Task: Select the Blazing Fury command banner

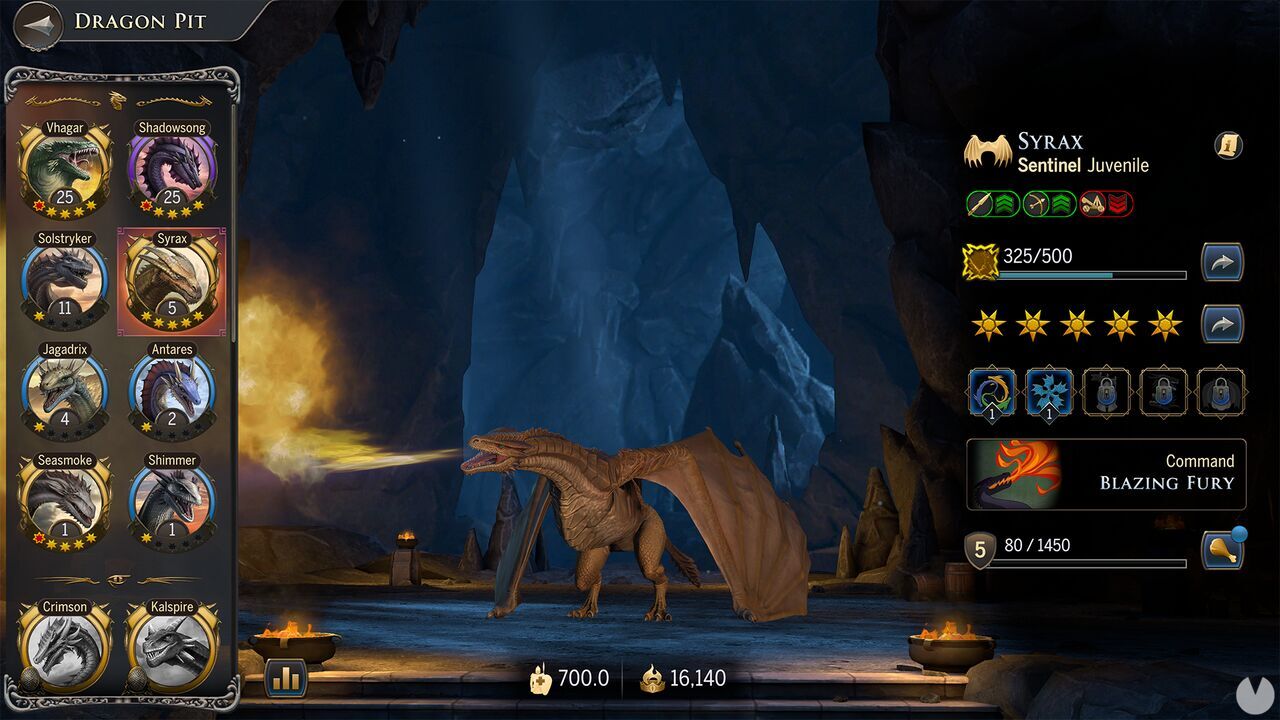Action: click(x=1105, y=474)
